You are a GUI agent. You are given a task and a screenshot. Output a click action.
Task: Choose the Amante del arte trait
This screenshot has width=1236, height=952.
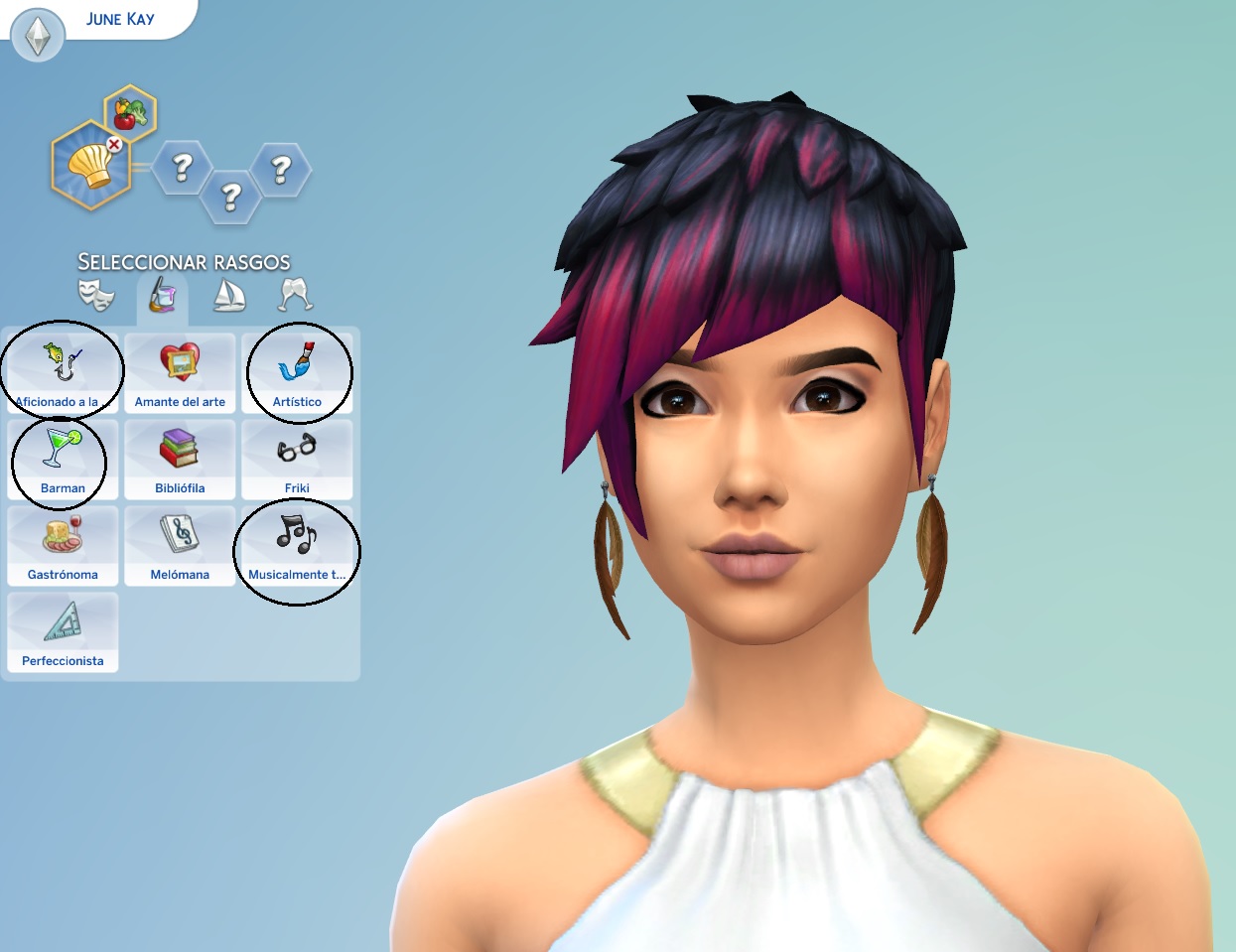[x=180, y=372]
